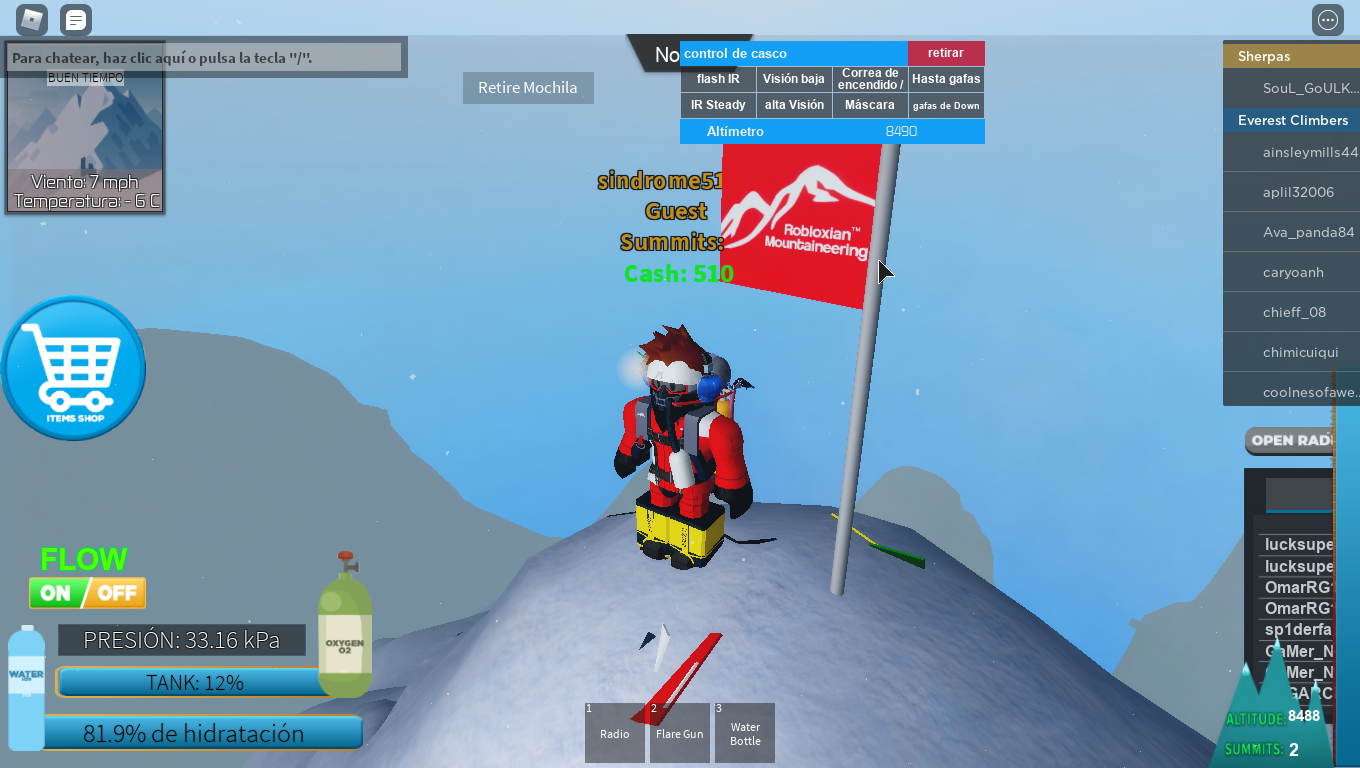Click the Retire Mochila button
The height and width of the screenshot is (768, 1360).
coord(528,88)
